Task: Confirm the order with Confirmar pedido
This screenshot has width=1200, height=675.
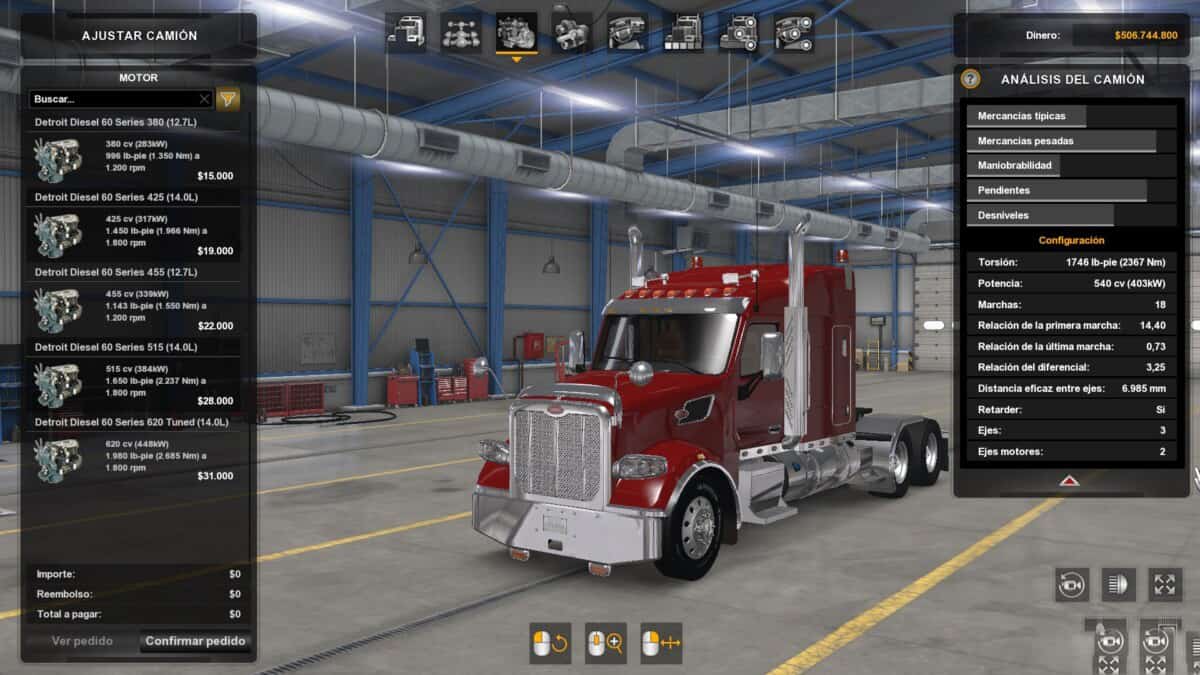Action: (x=195, y=641)
